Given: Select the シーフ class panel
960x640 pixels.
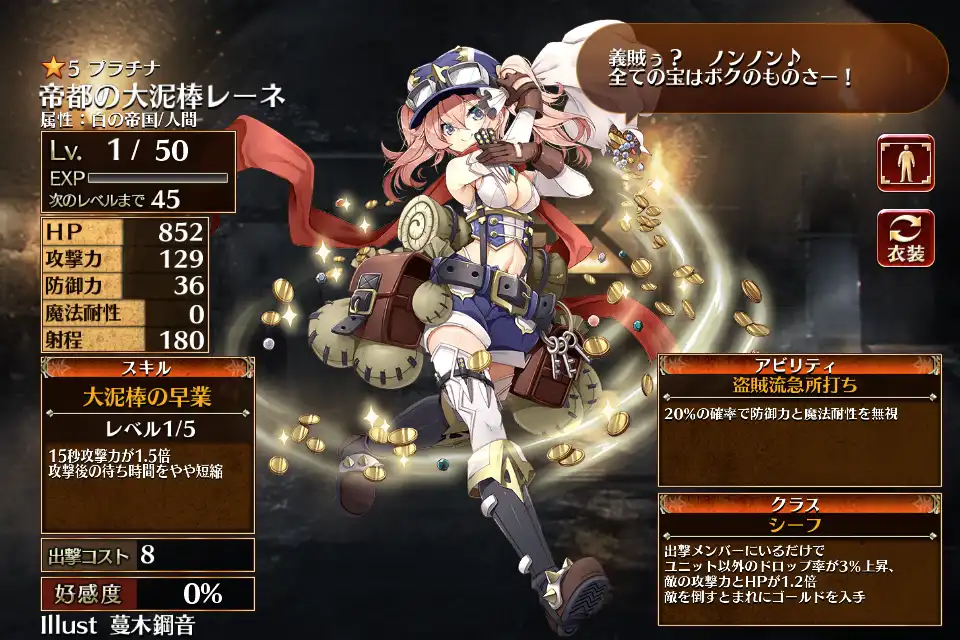Looking at the screenshot, I should coord(797,523).
